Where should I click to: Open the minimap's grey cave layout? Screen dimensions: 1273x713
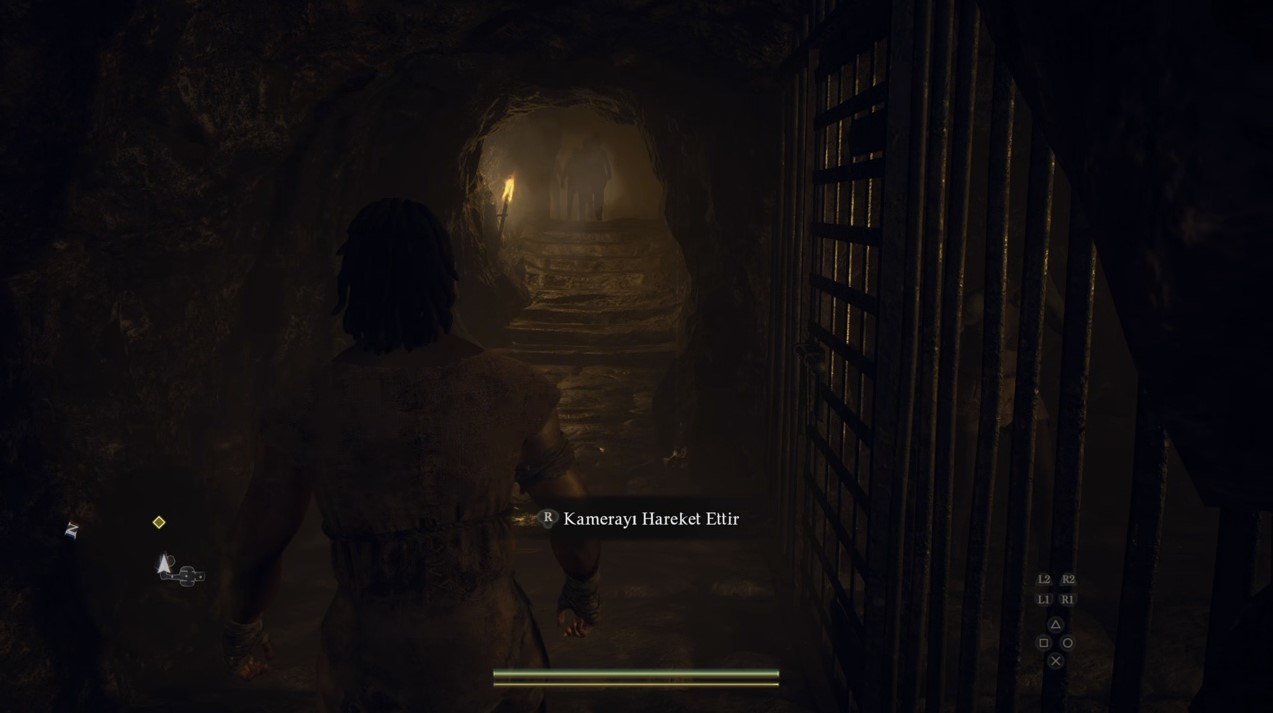tap(188, 575)
